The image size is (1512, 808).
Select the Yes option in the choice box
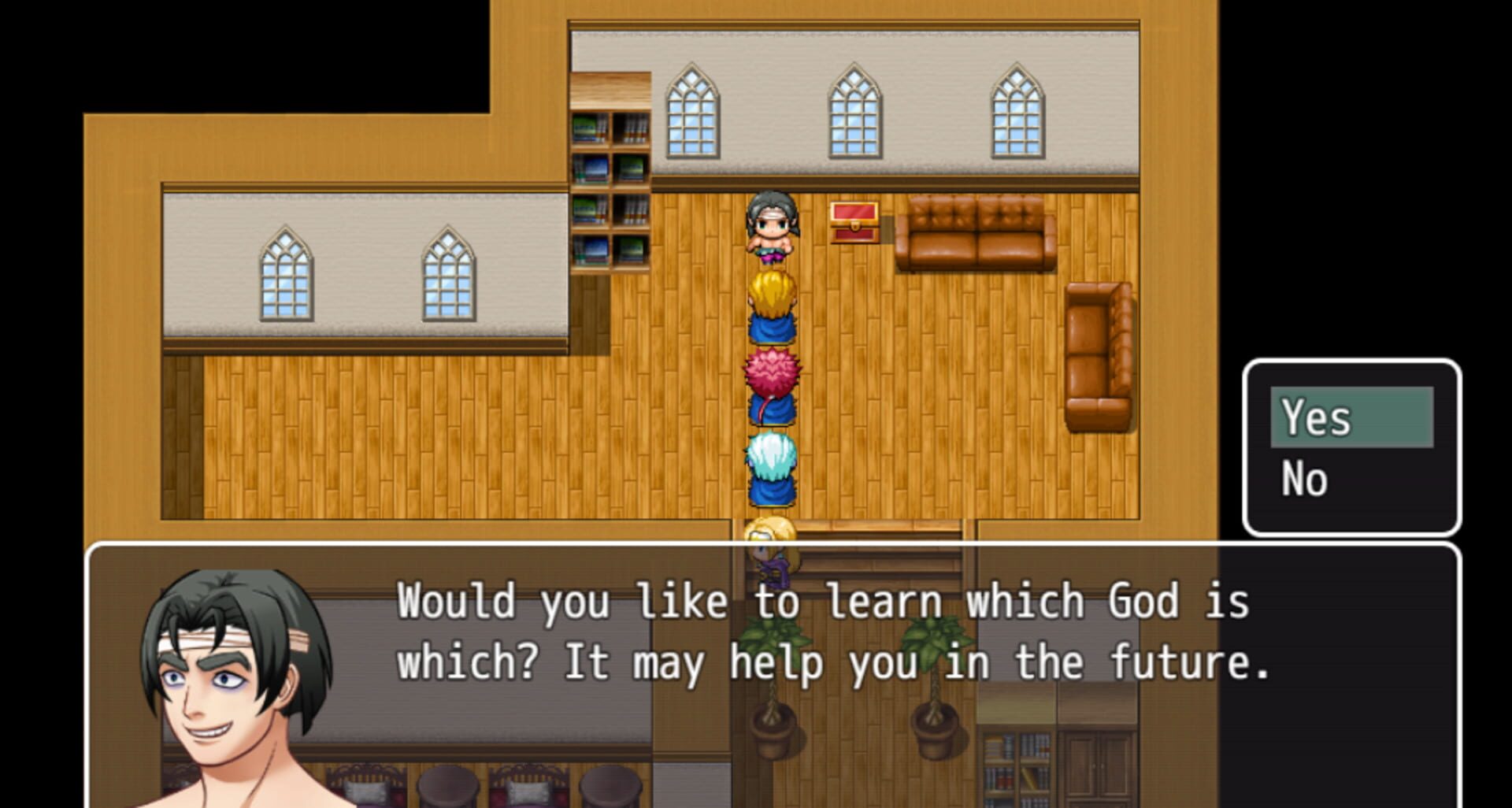point(1350,418)
